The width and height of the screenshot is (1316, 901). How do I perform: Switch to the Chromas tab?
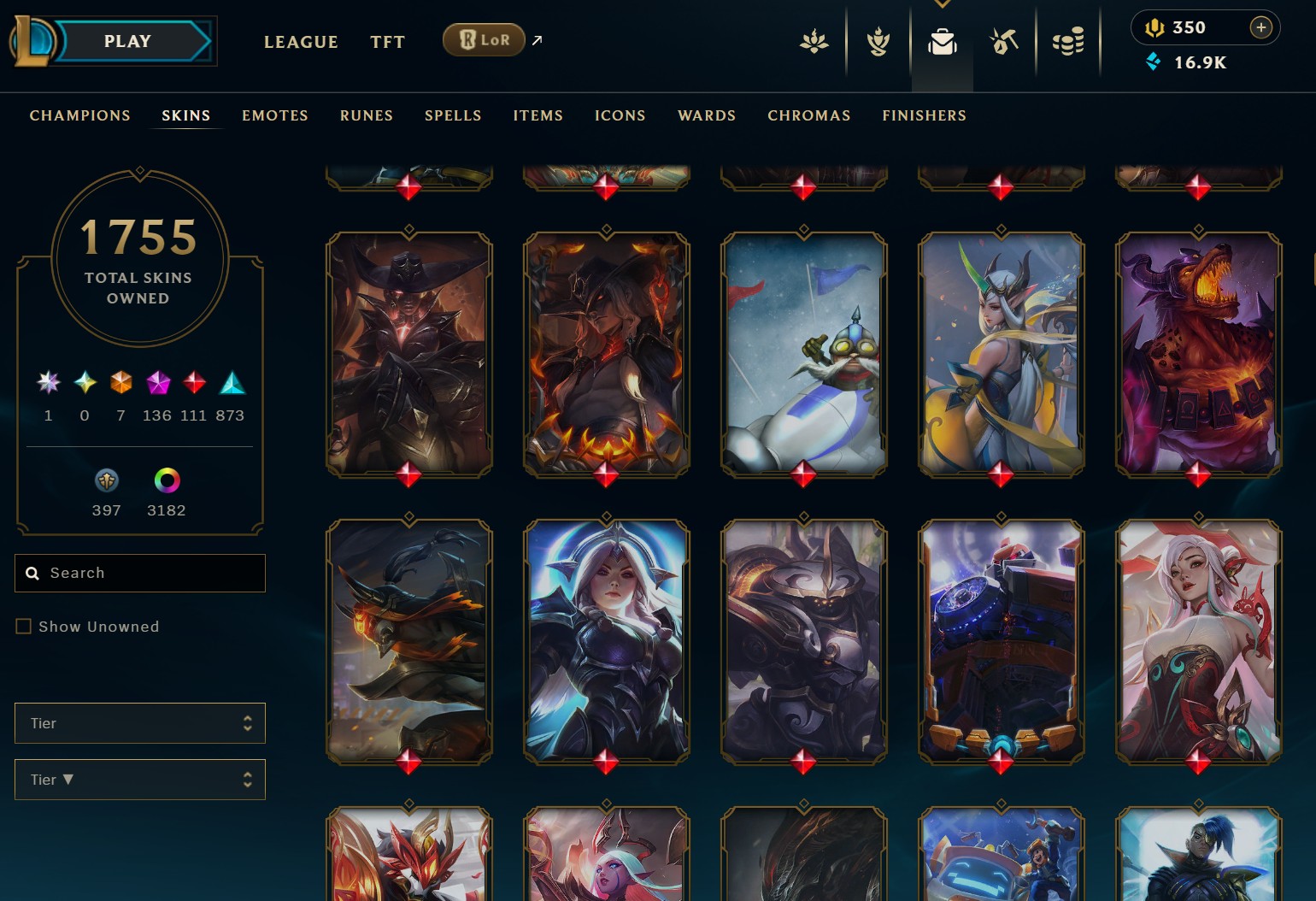click(809, 115)
